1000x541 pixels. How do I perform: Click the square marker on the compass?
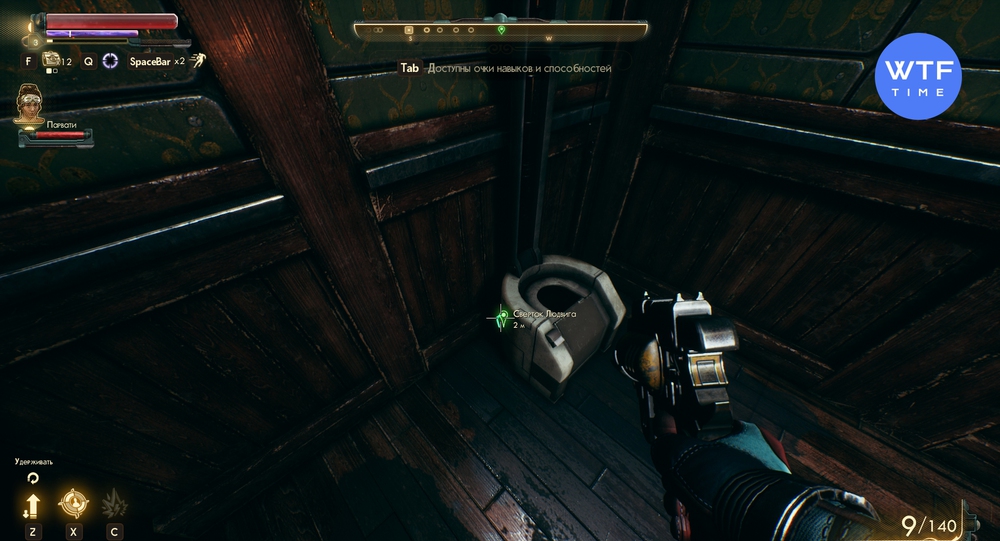(408, 30)
